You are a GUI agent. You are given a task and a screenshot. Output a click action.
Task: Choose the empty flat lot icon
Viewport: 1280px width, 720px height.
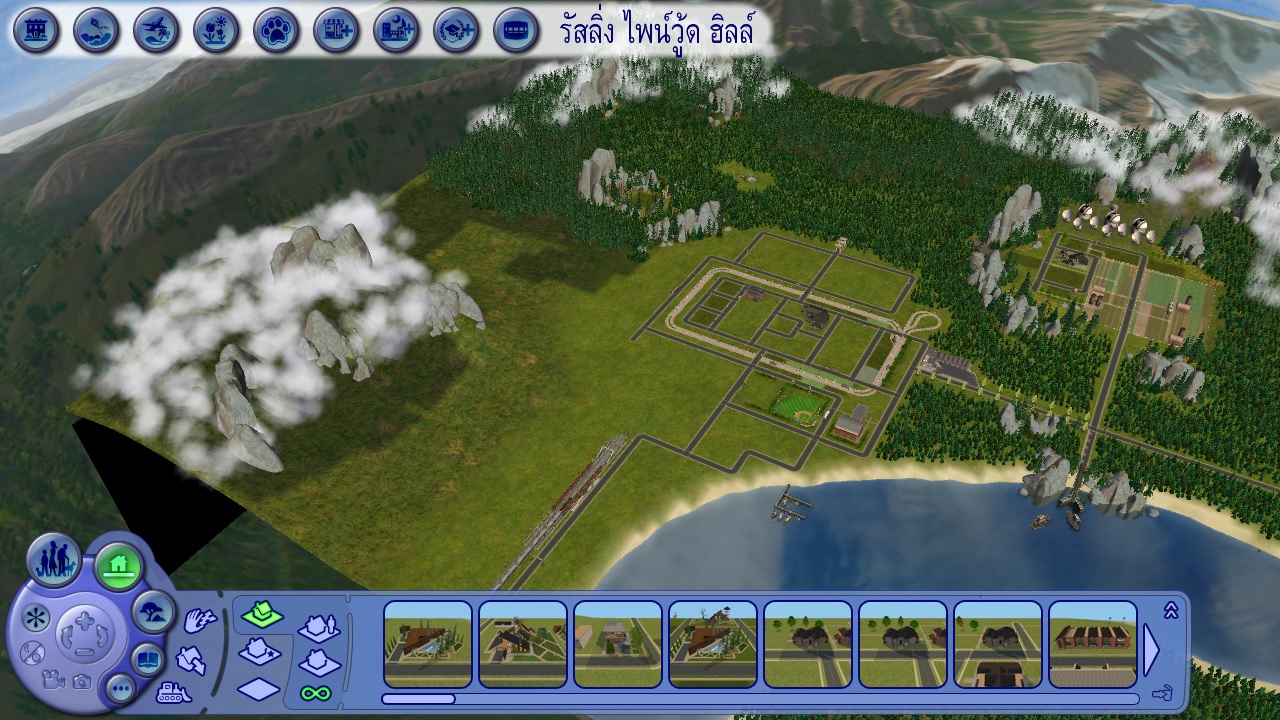click(259, 689)
